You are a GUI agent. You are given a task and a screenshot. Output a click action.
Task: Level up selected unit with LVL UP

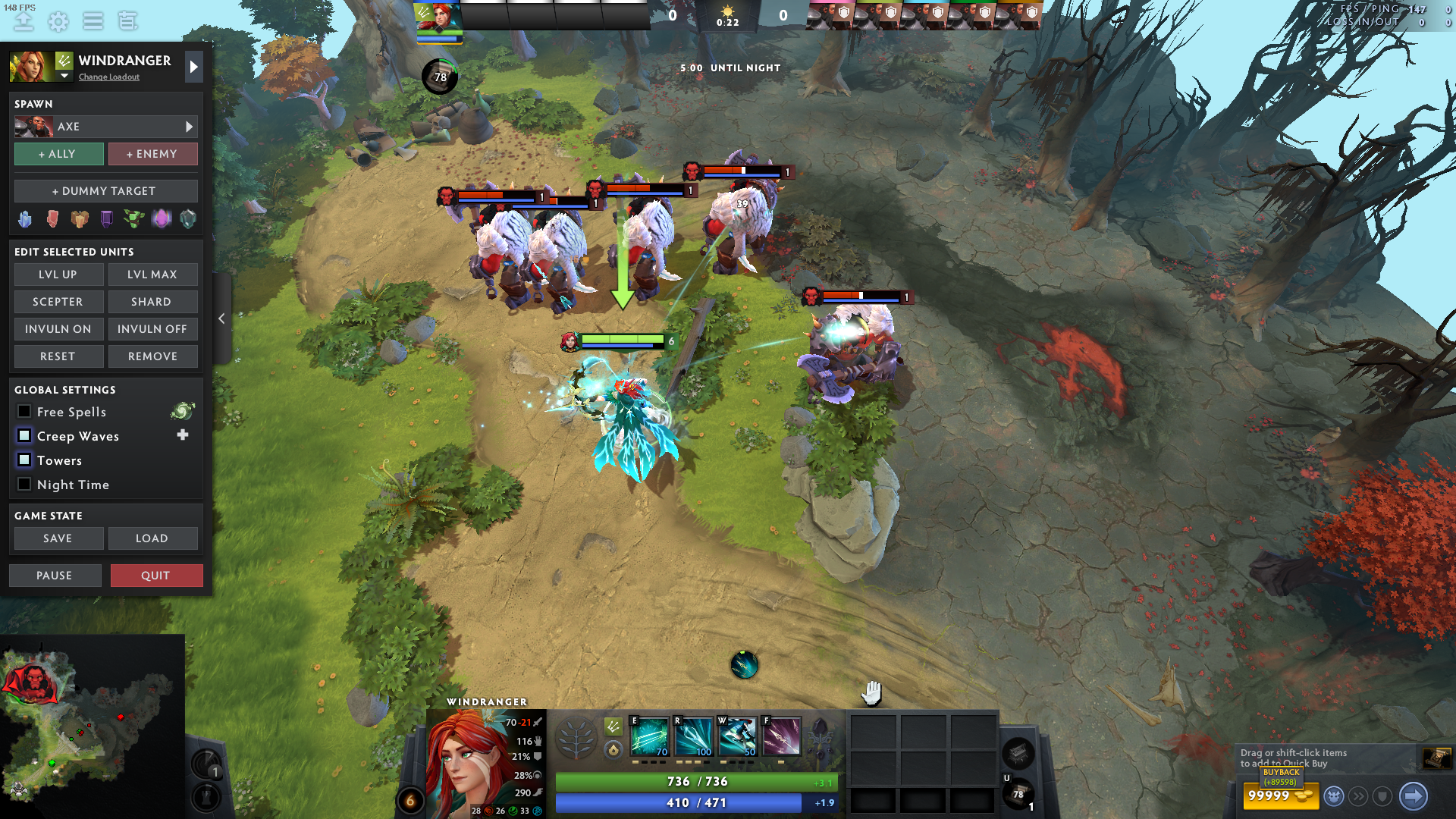tap(58, 275)
